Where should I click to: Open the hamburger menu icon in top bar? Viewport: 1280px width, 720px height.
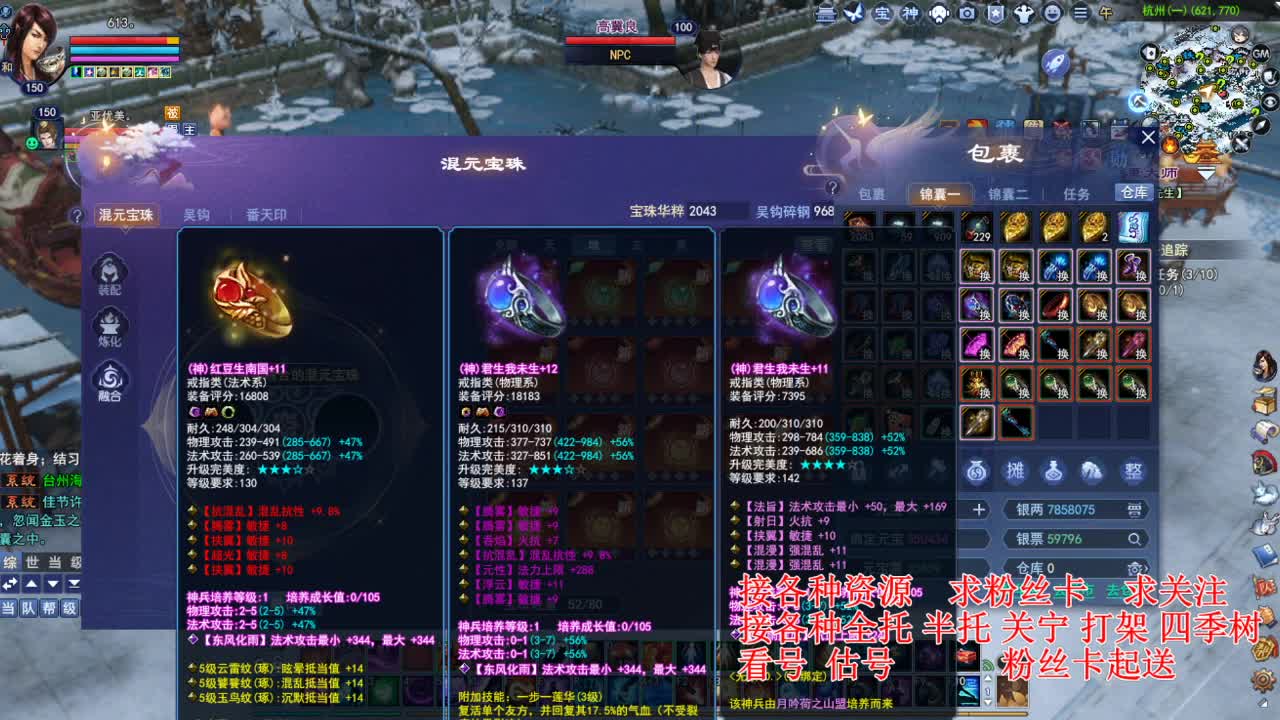pos(1081,12)
